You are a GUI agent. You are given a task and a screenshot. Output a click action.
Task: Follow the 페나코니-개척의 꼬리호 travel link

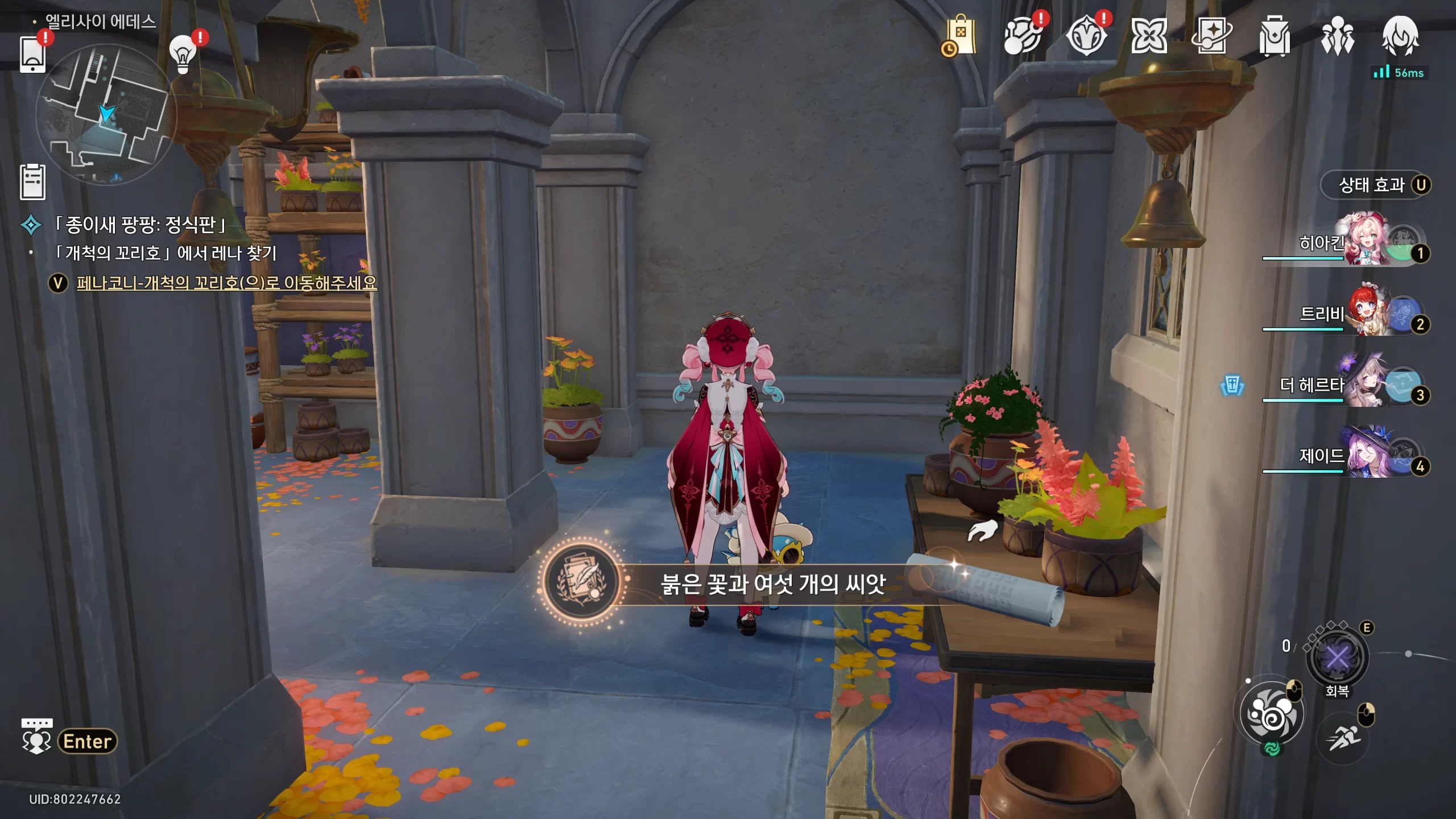tap(226, 283)
